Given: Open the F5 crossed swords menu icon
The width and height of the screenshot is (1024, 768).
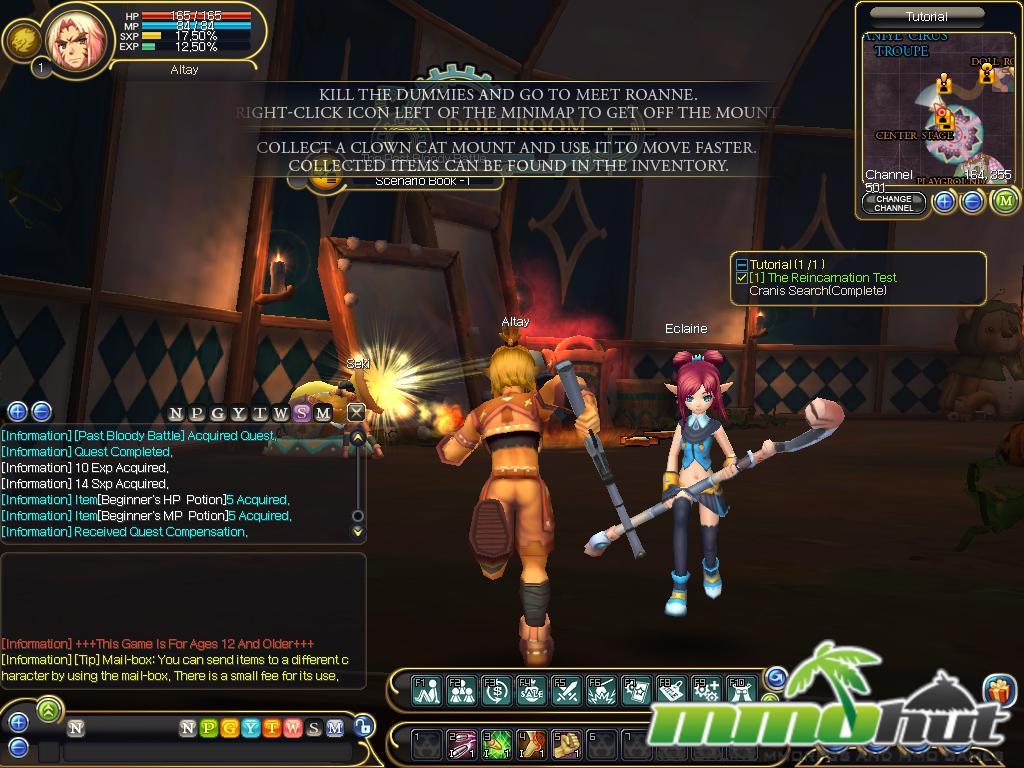Looking at the screenshot, I should [x=565, y=689].
